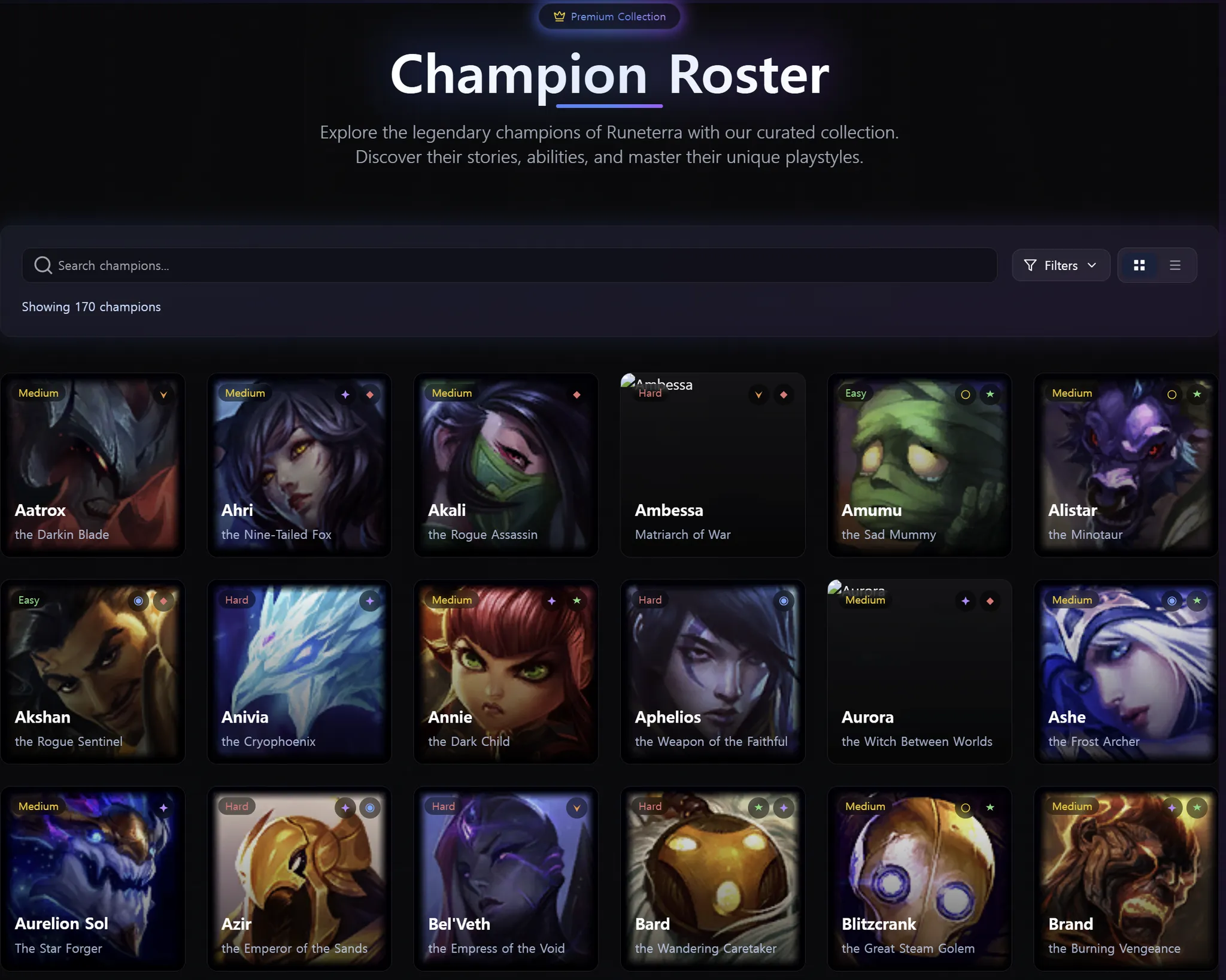This screenshot has width=1226, height=980.
Task: Open the Filters dropdown
Action: [x=1060, y=265]
